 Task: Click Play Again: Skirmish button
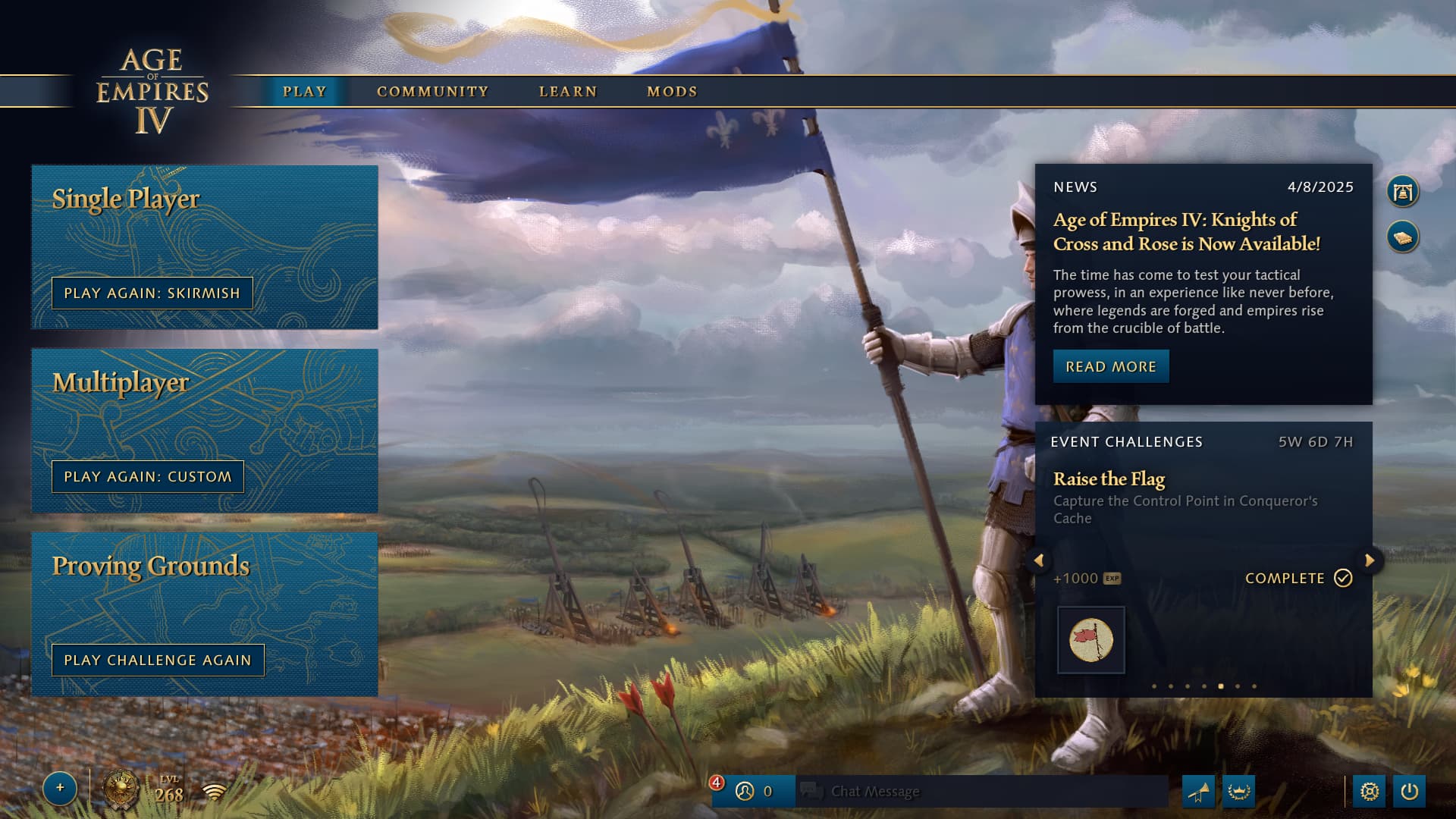coord(152,293)
